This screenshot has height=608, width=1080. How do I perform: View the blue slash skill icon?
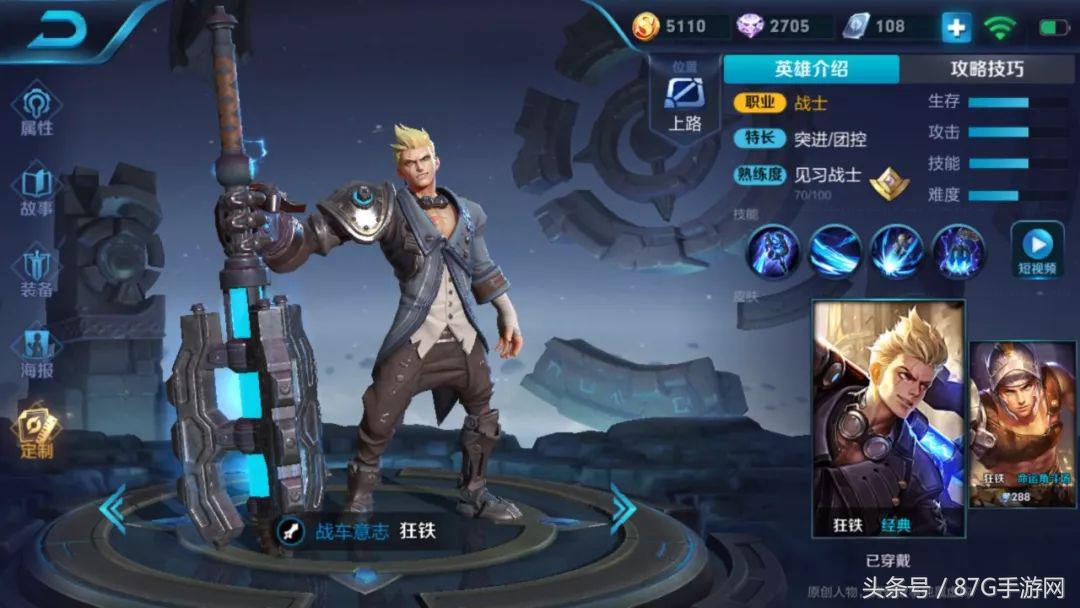tap(836, 251)
